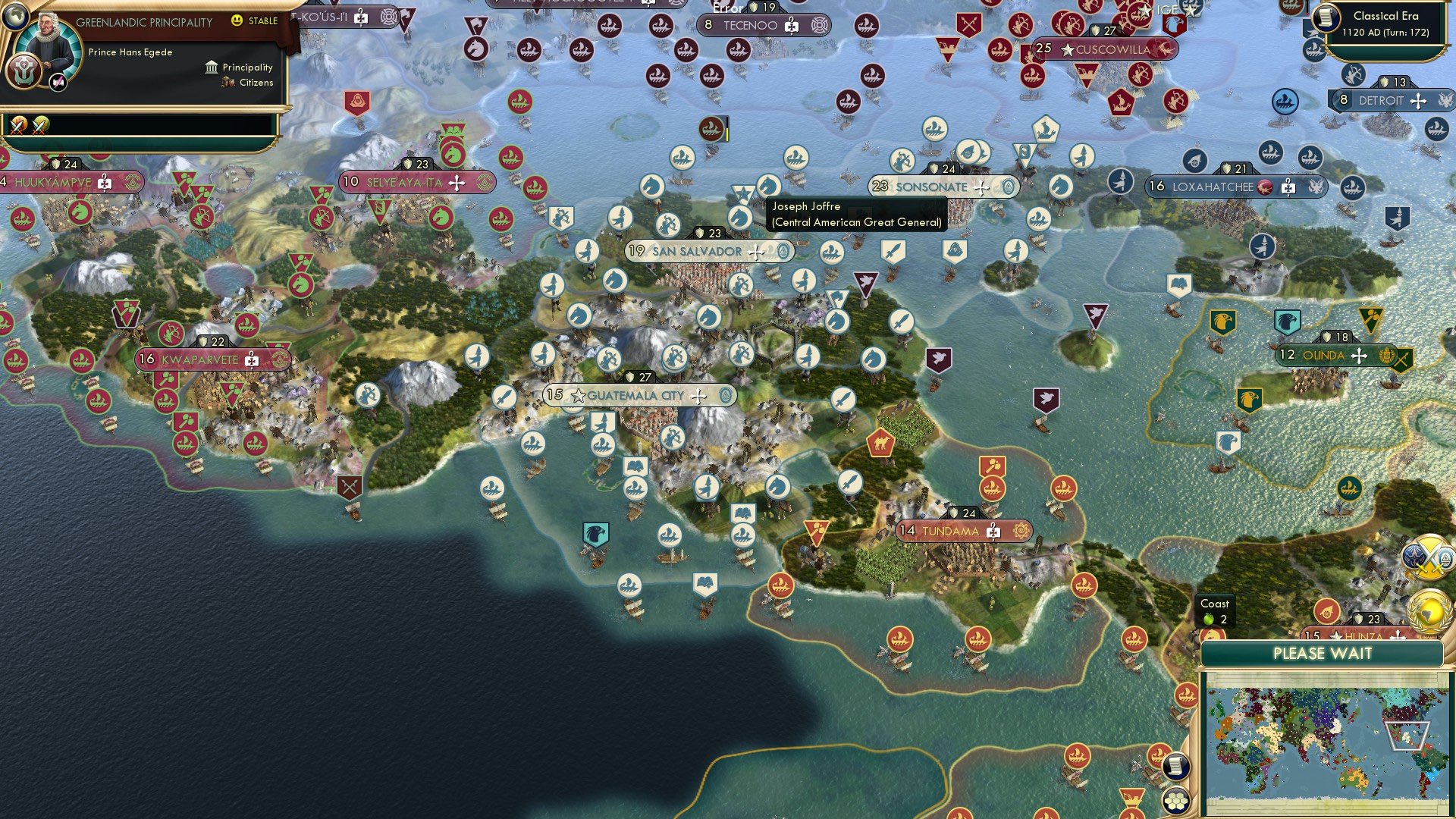This screenshot has width=1456, height=819.
Task: Click the Principality government icon
Action: [211, 67]
